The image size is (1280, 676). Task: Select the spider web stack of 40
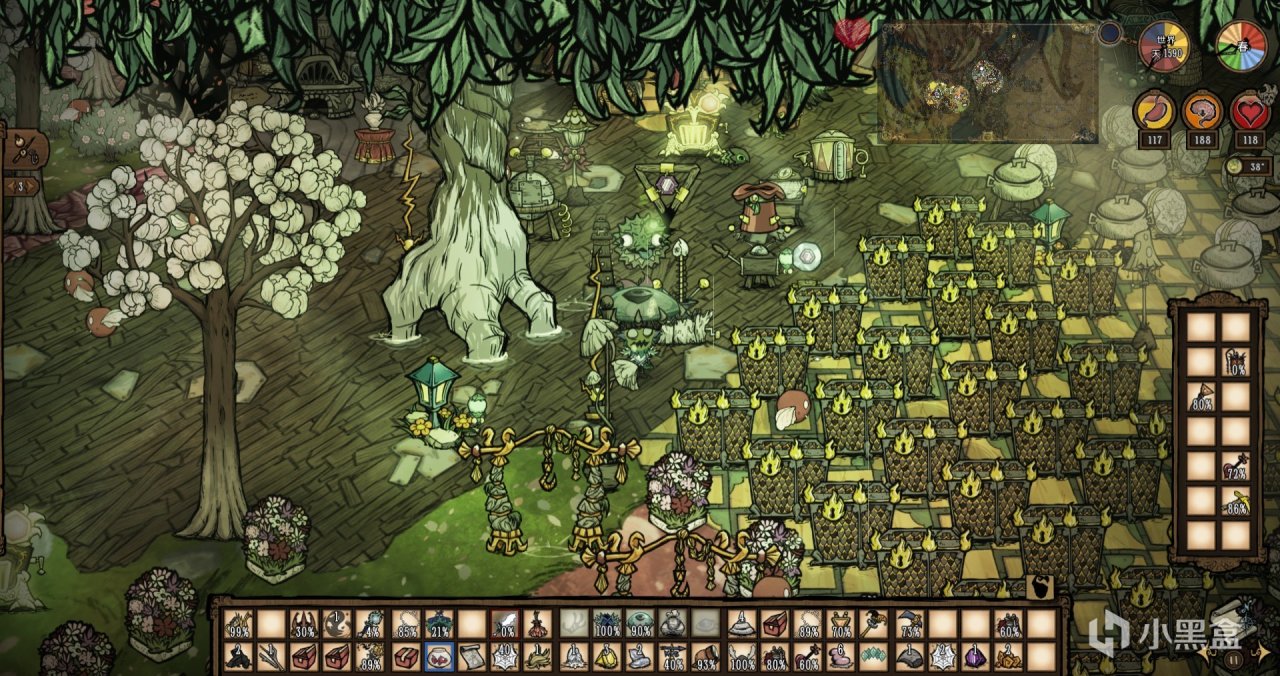point(505,656)
